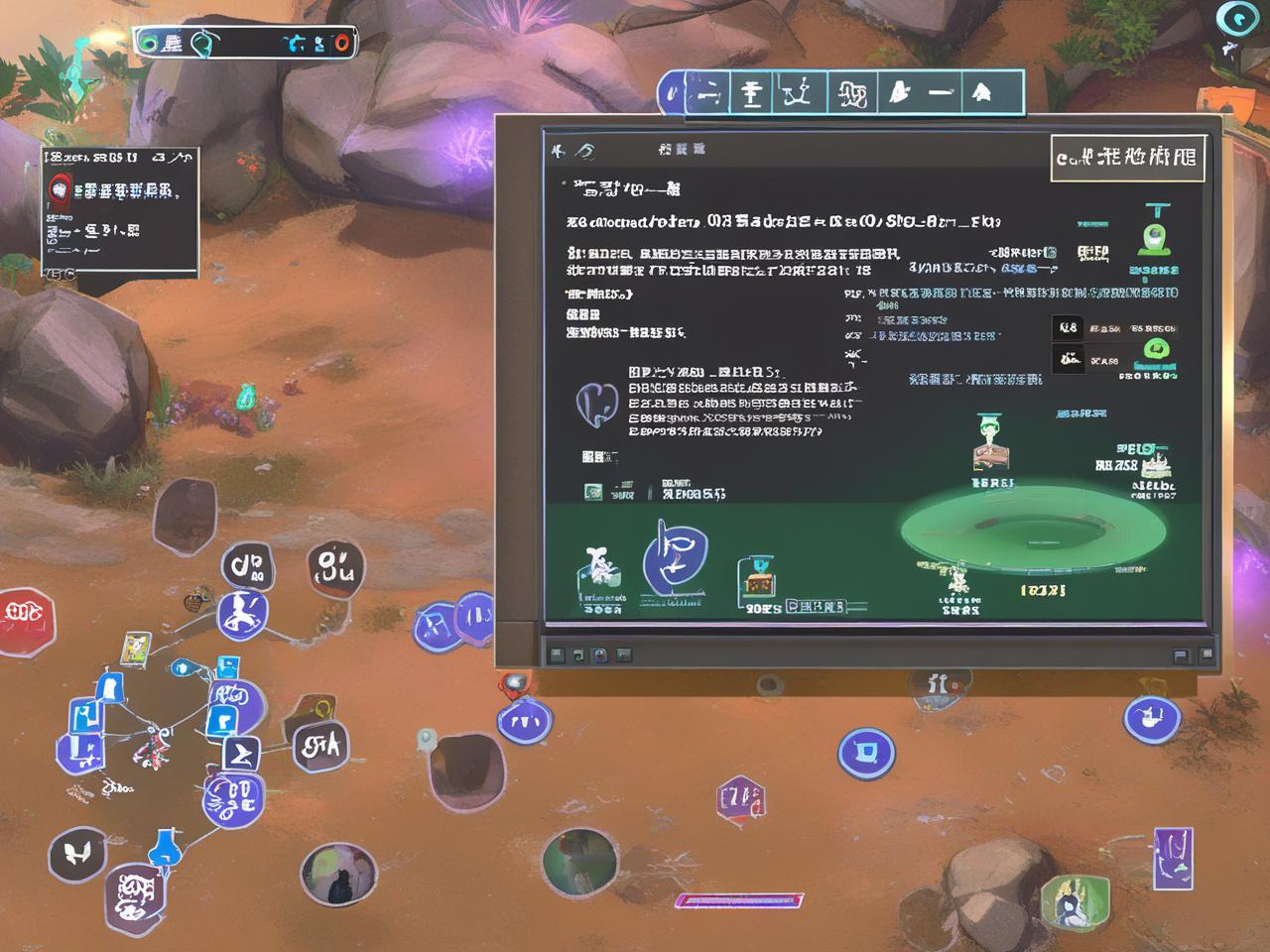Select the purple hexagon icon
The width and height of the screenshot is (1270, 952).
741,799
